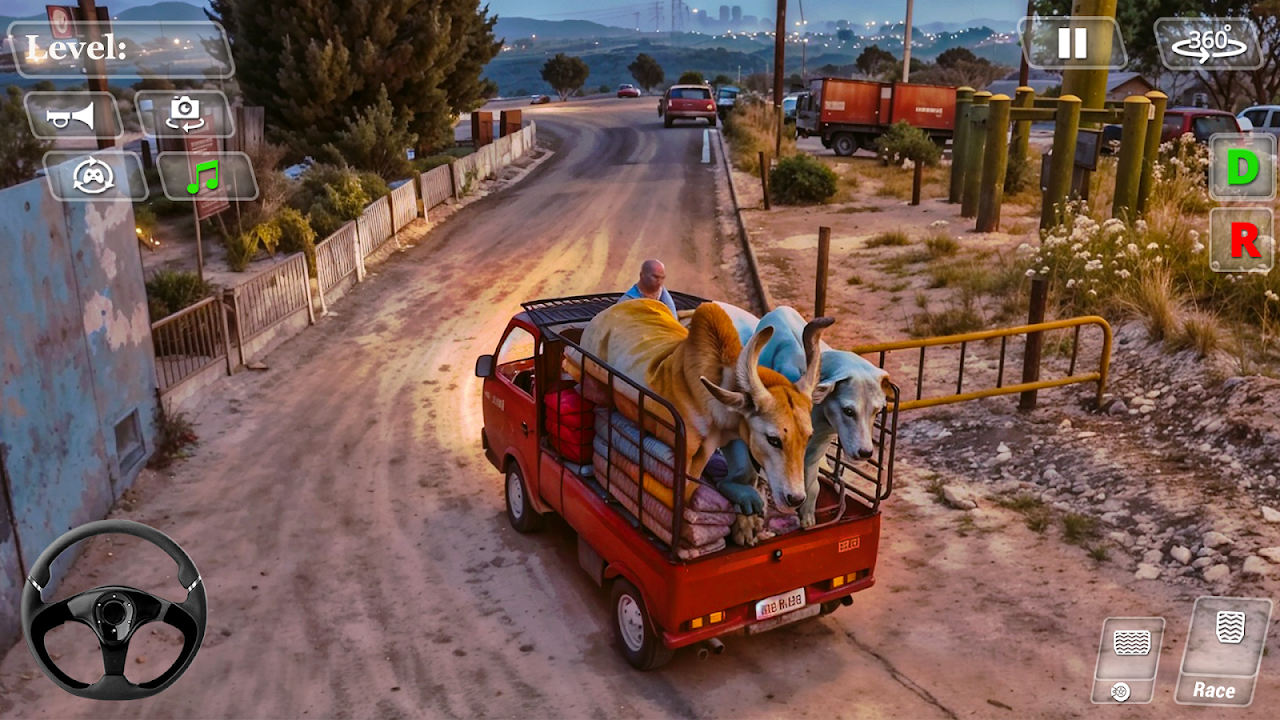The width and height of the screenshot is (1280, 720).
Task: Hit the brake pedal
Action: pyautogui.click(x=1129, y=660)
